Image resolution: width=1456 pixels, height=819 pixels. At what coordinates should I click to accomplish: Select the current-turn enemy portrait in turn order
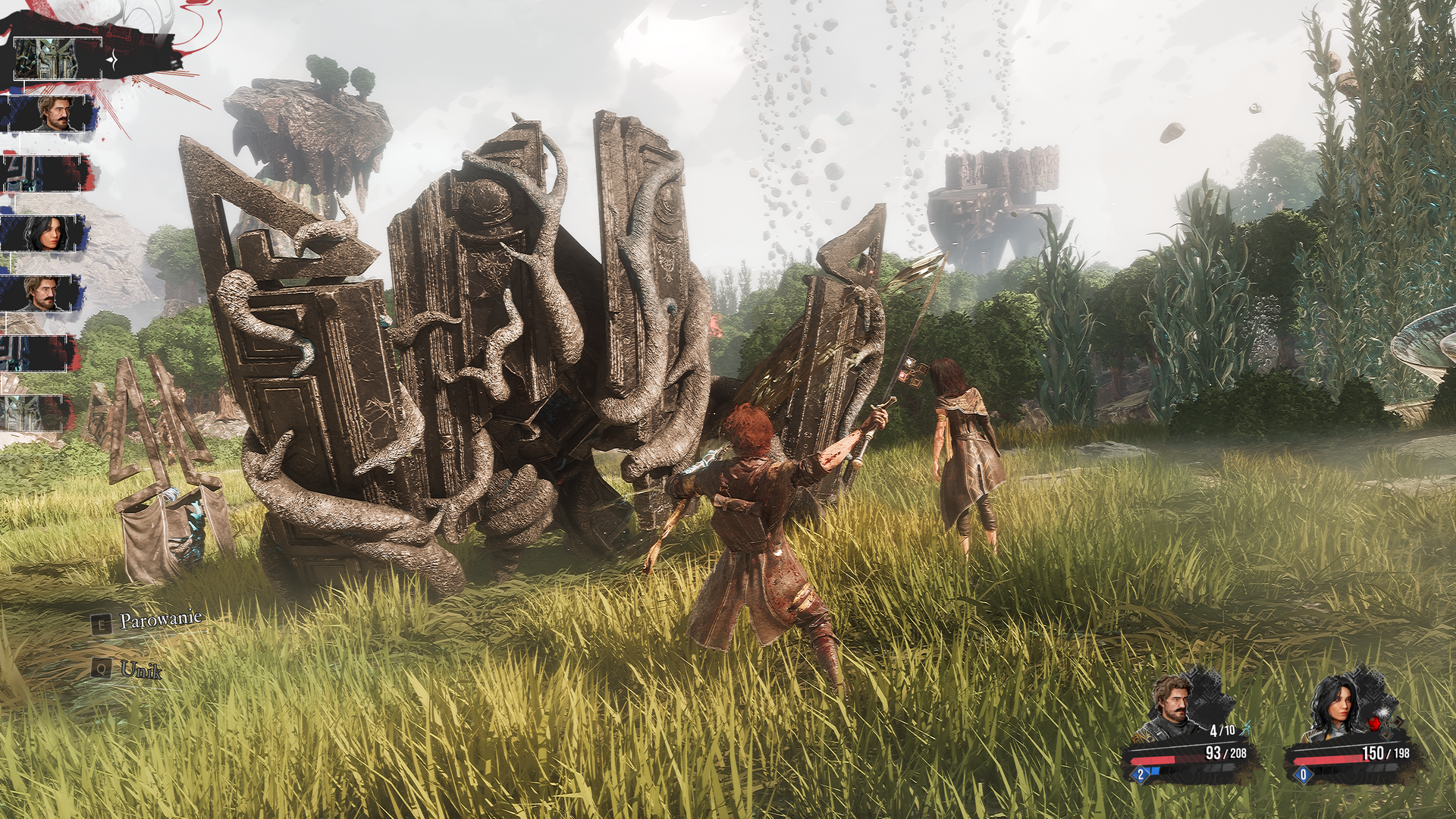[58, 58]
